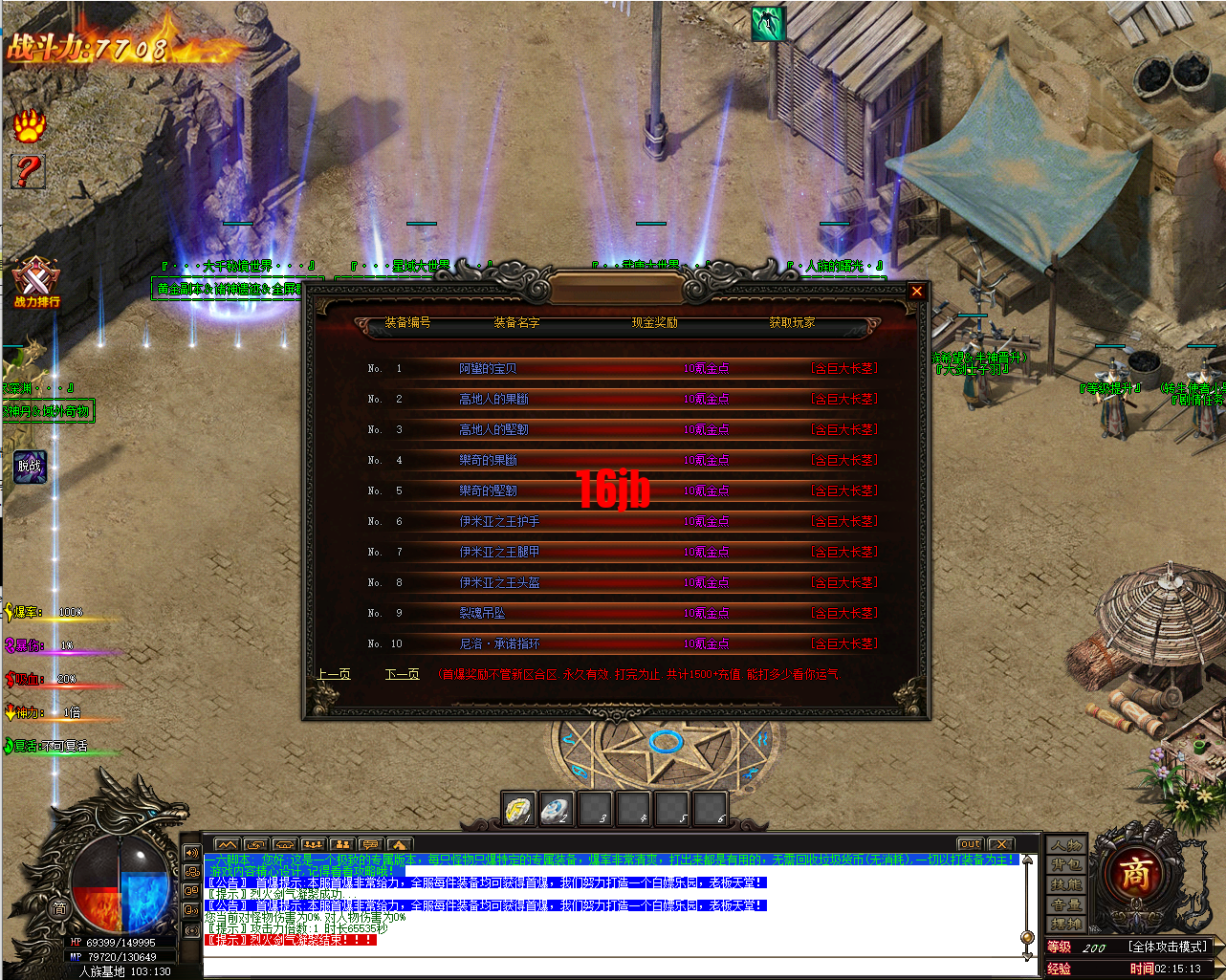The width and height of the screenshot is (1226, 980).
Task: Open the 技能 skills panel
Action: click(x=1066, y=884)
